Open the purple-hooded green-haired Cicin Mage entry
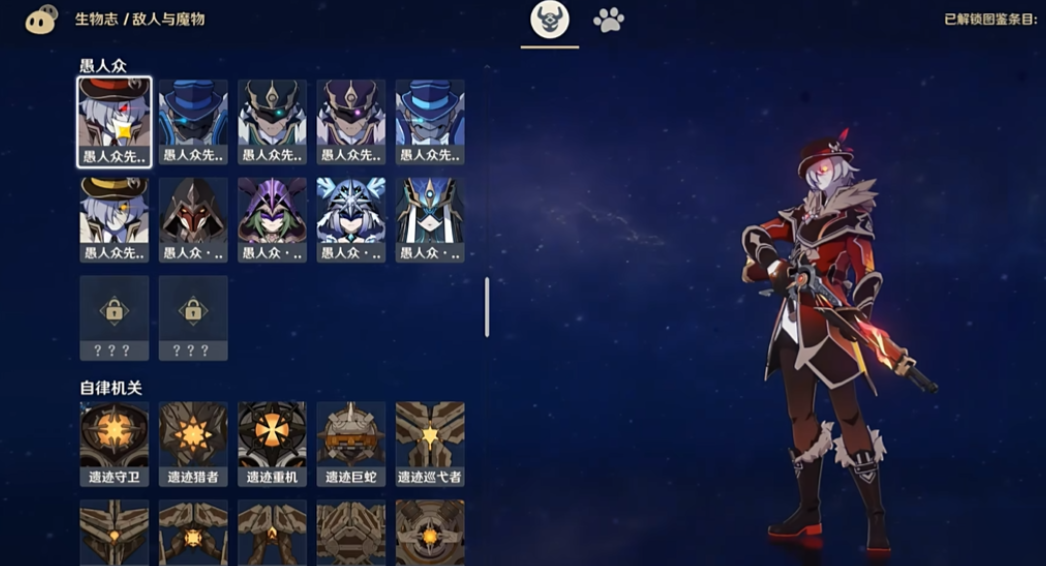This screenshot has width=1046, height=566. pos(272,220)
